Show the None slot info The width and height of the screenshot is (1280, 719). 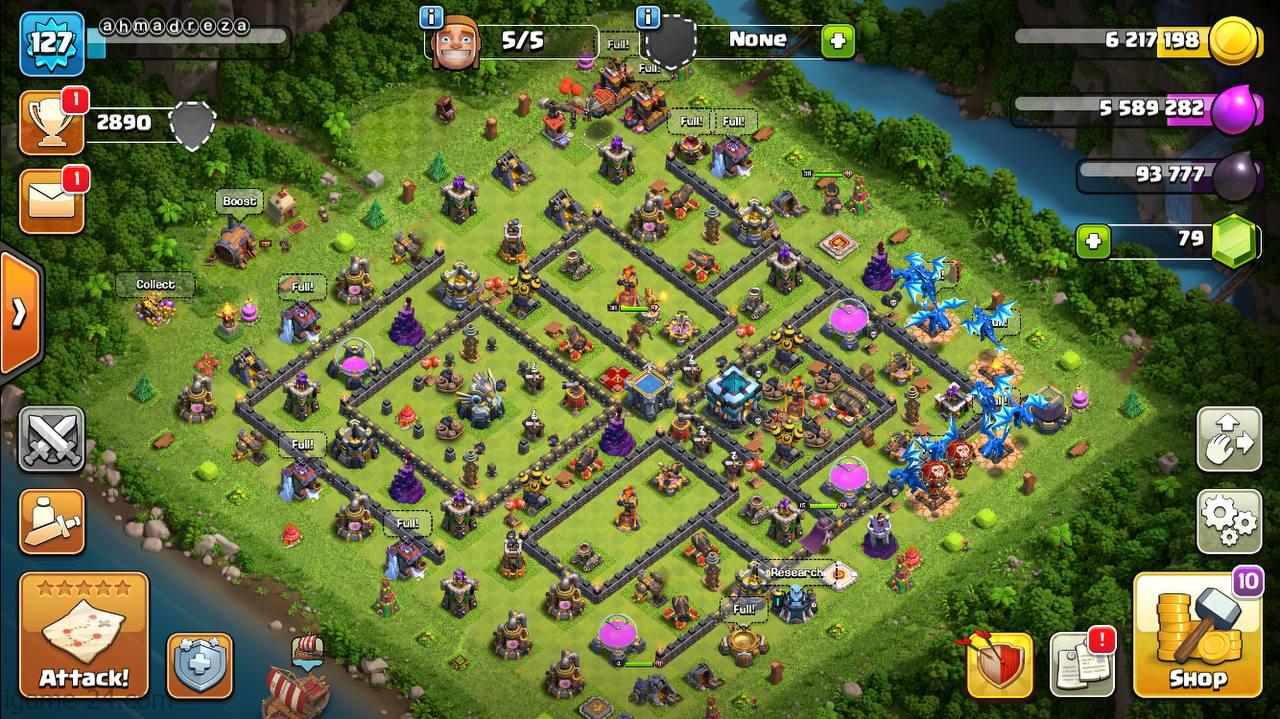click(648, 17)
